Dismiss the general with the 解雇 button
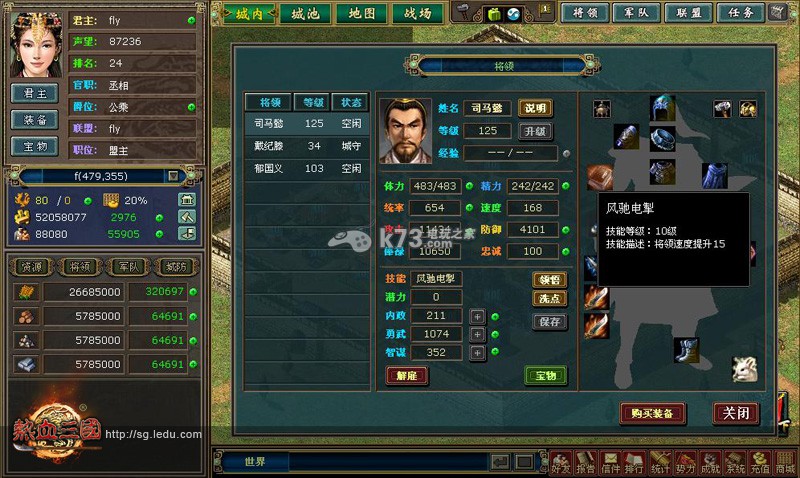Image resolution: width=800 pixels, height=478 pixels. pyautogui.click(x=407, y=376)
